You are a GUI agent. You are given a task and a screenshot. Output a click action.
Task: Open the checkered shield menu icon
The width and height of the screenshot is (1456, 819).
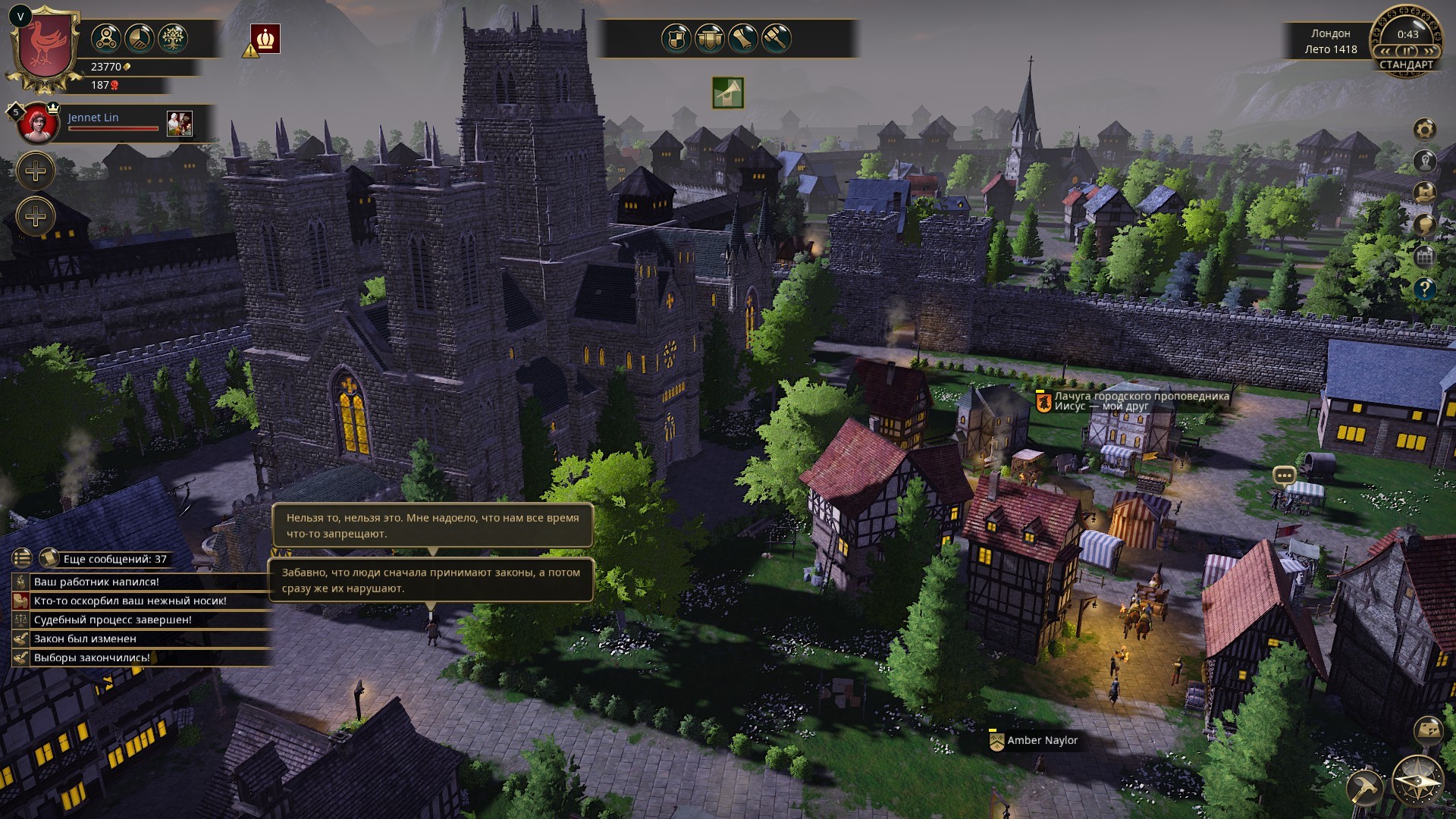pos(676,38)
